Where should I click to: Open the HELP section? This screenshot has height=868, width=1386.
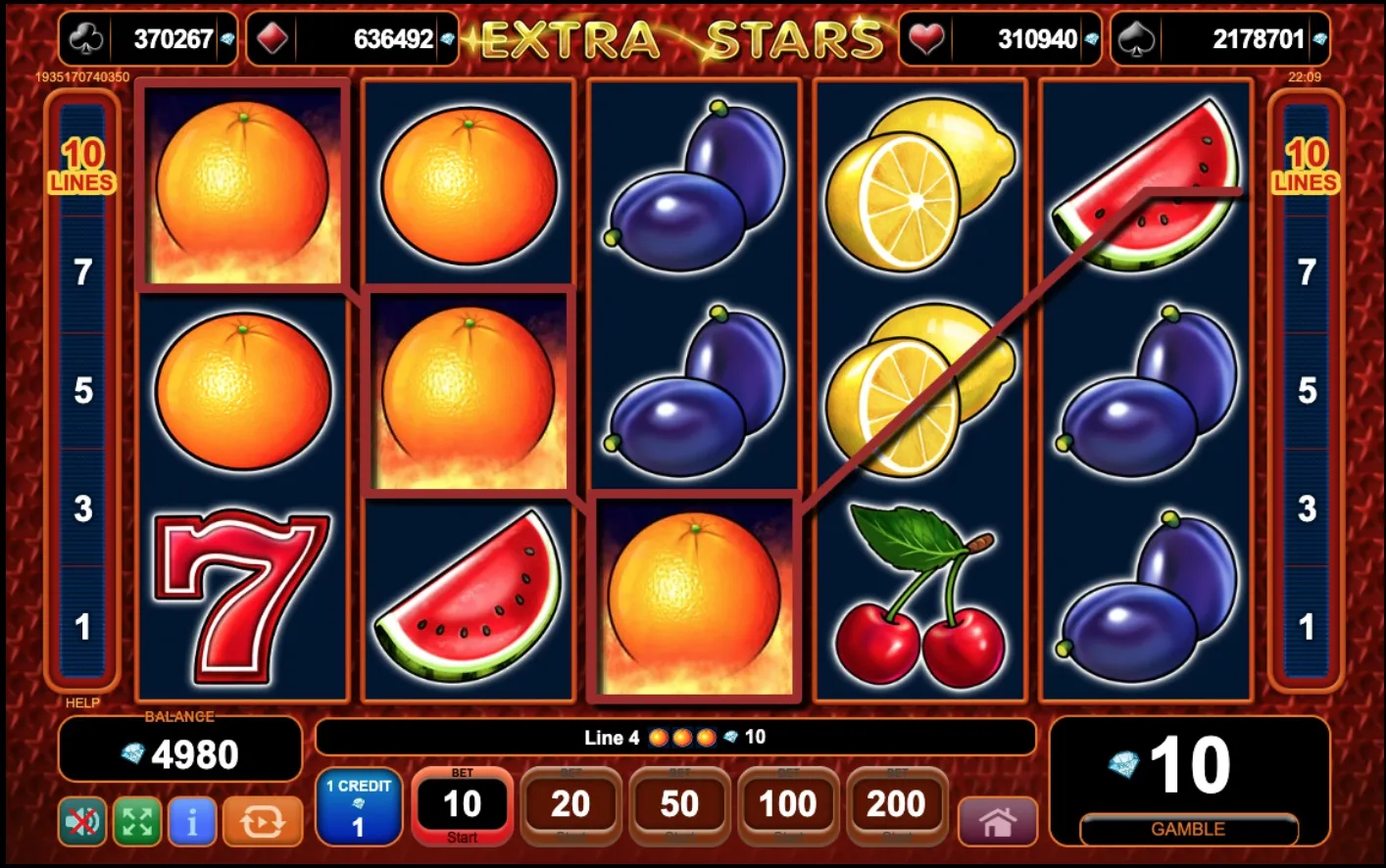click(x=82, y=703)
